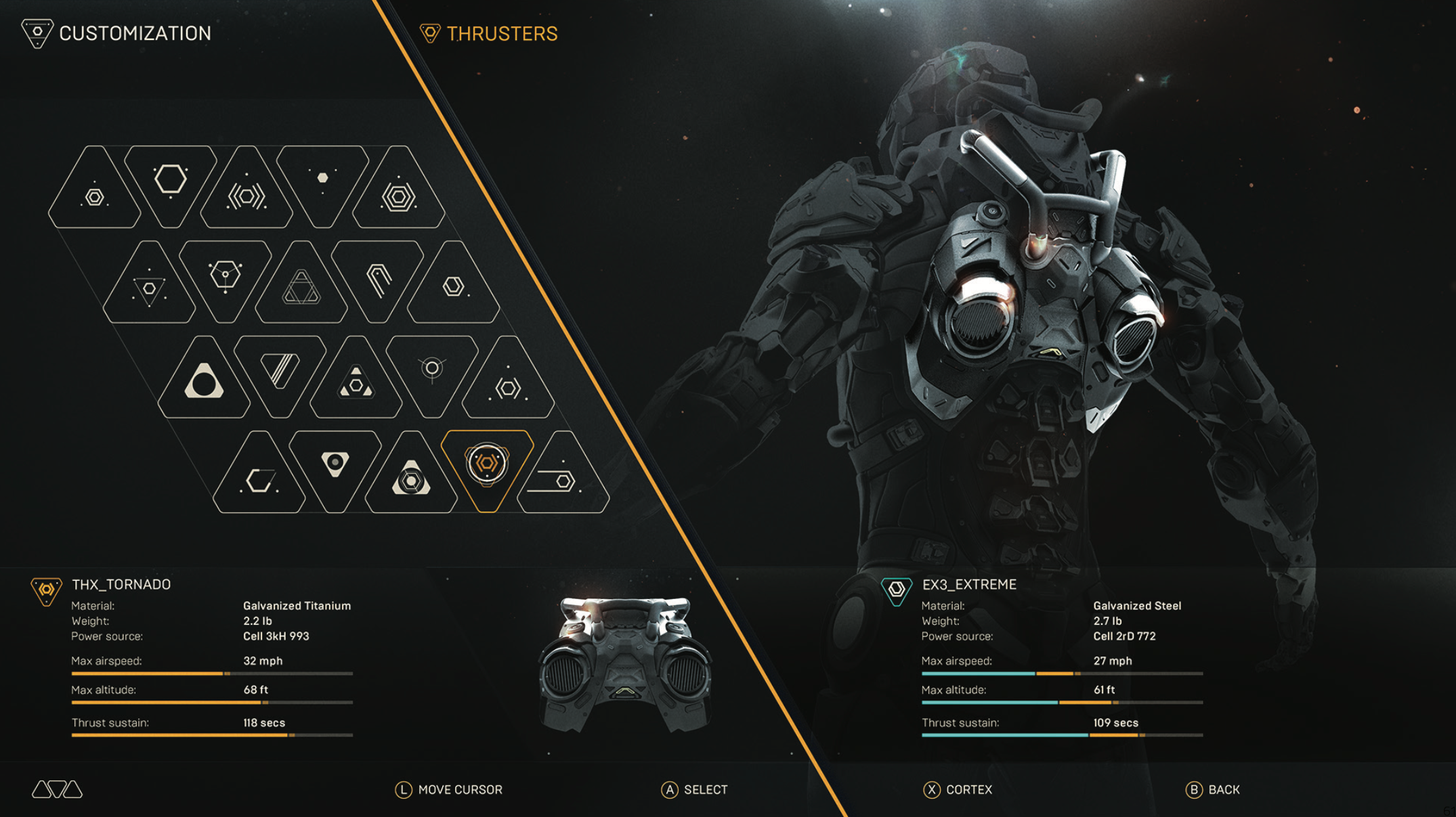The height and width of the screenshot is (817, 1456).
Task: Choose the stacked wireframe triangles thruster tile
Action: coord(301,288)
